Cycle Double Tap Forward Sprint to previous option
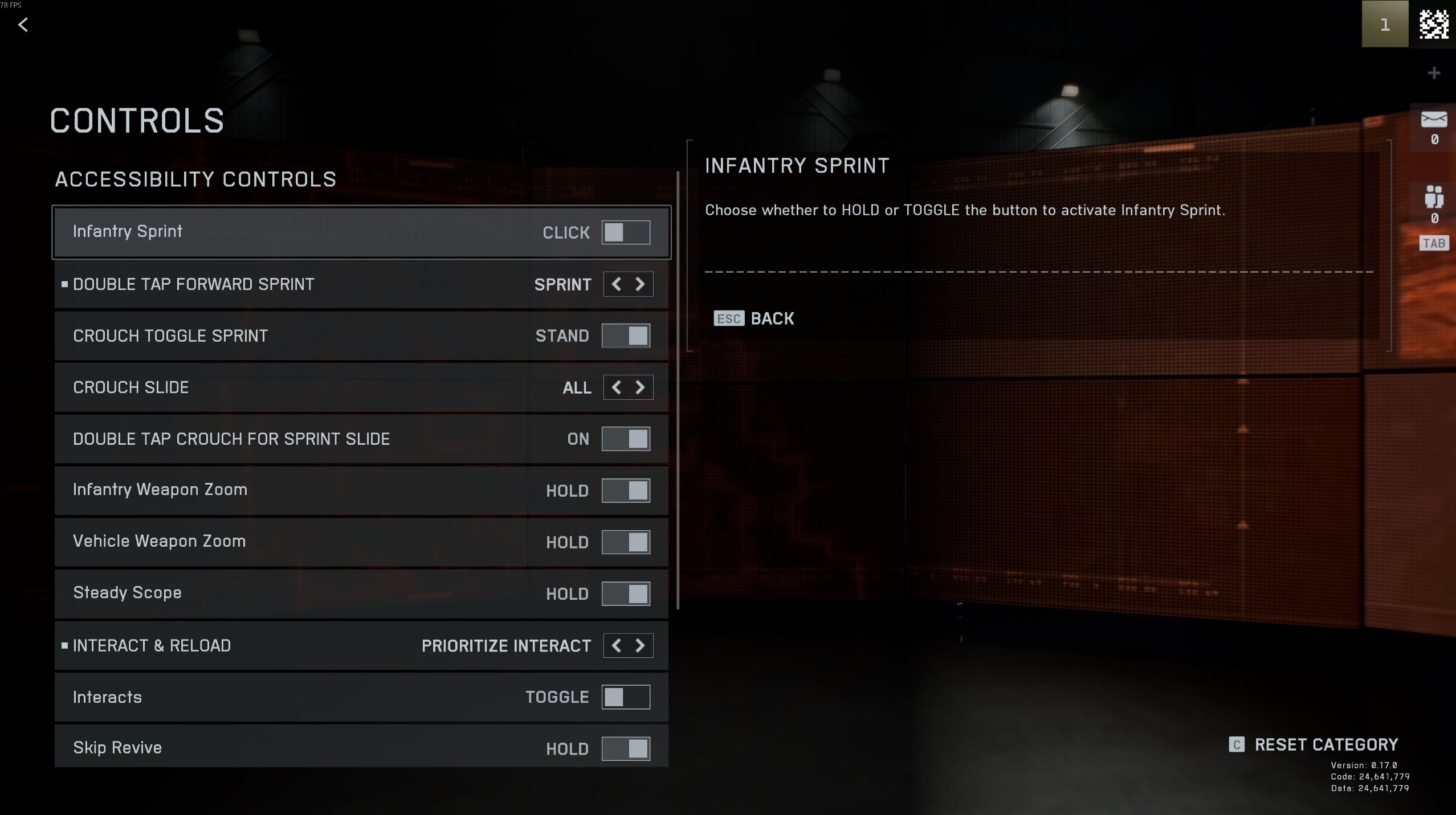 point(616,284)
